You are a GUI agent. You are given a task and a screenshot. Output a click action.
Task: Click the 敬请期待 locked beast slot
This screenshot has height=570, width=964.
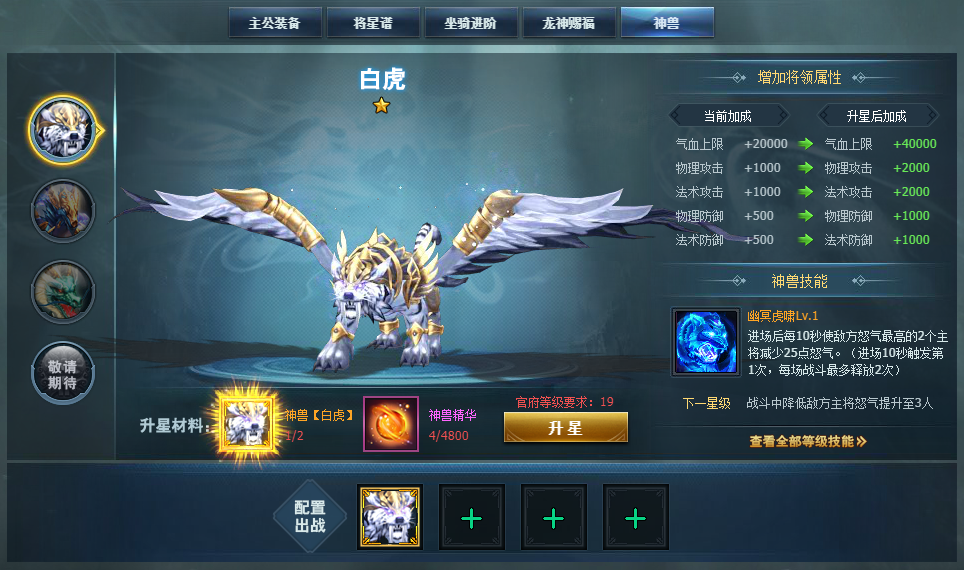[x=63, y=373]
